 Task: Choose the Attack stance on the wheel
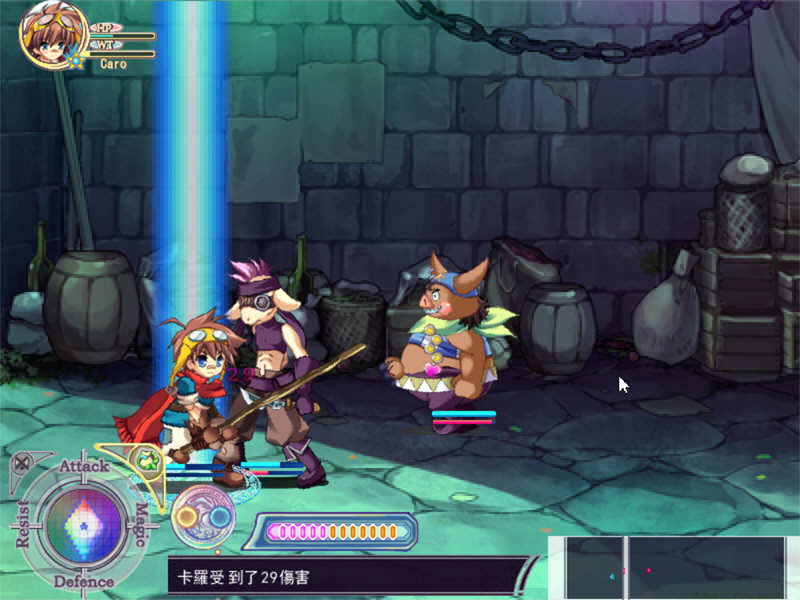pyautogui.click(x=83, y=466)
